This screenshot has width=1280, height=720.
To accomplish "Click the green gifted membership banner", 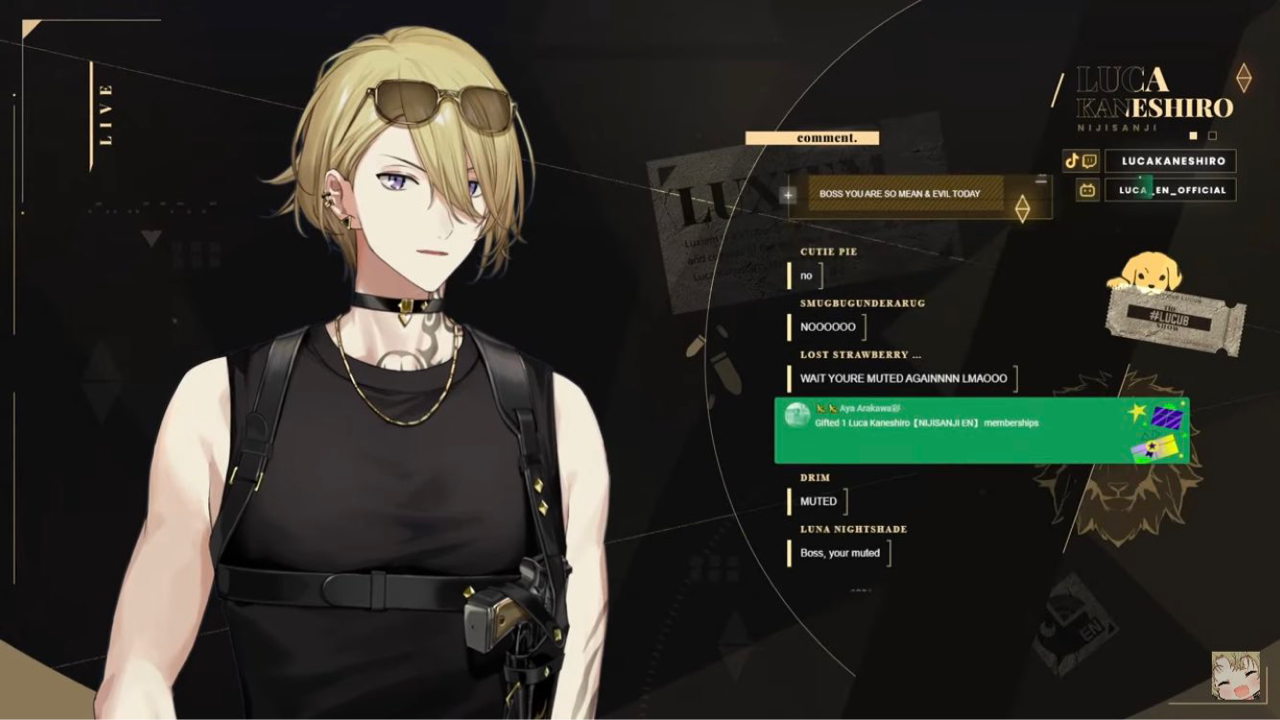I will pos(981,431).
